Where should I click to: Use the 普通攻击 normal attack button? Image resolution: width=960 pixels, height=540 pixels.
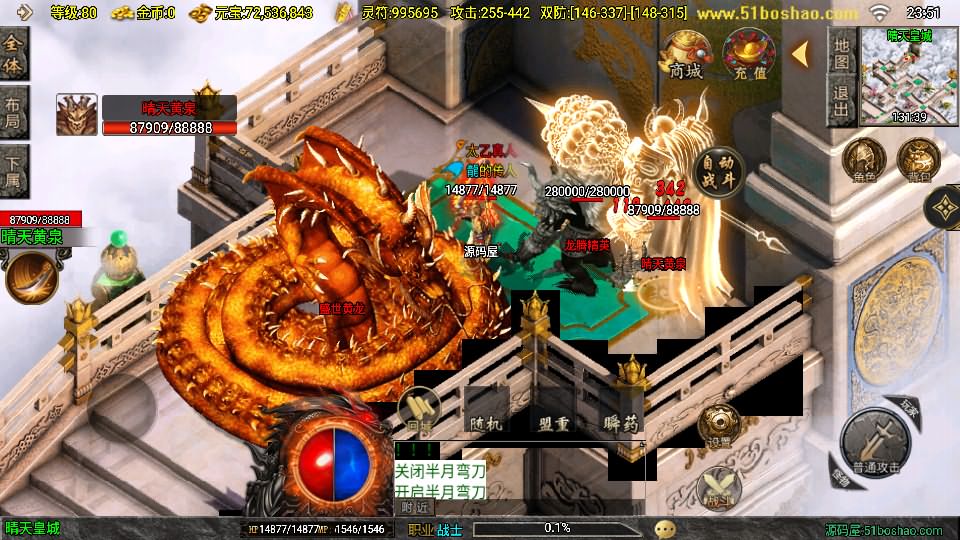click(x=875, y=441)
